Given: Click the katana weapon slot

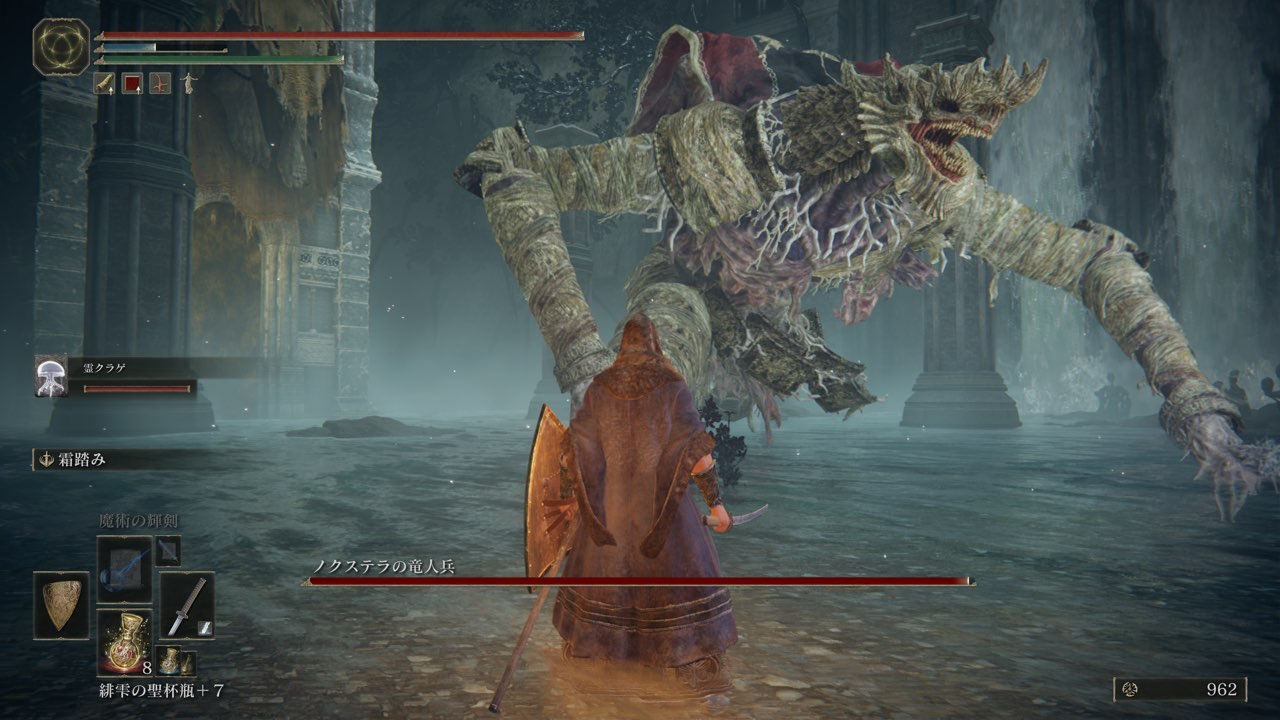Looking at the screenshot, I should click(x=187, y=605).
